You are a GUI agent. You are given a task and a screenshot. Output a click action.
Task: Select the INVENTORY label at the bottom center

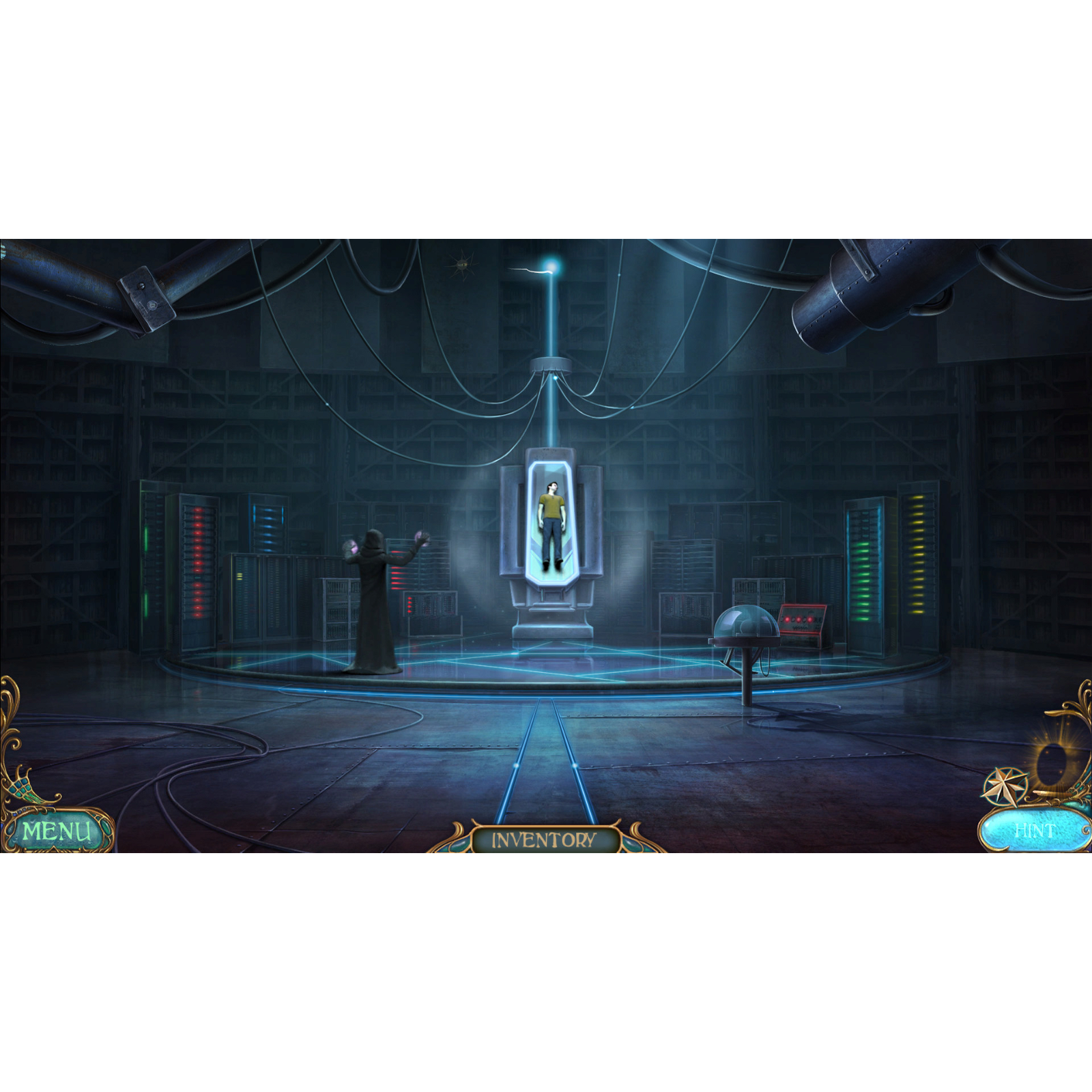[543, 841]
